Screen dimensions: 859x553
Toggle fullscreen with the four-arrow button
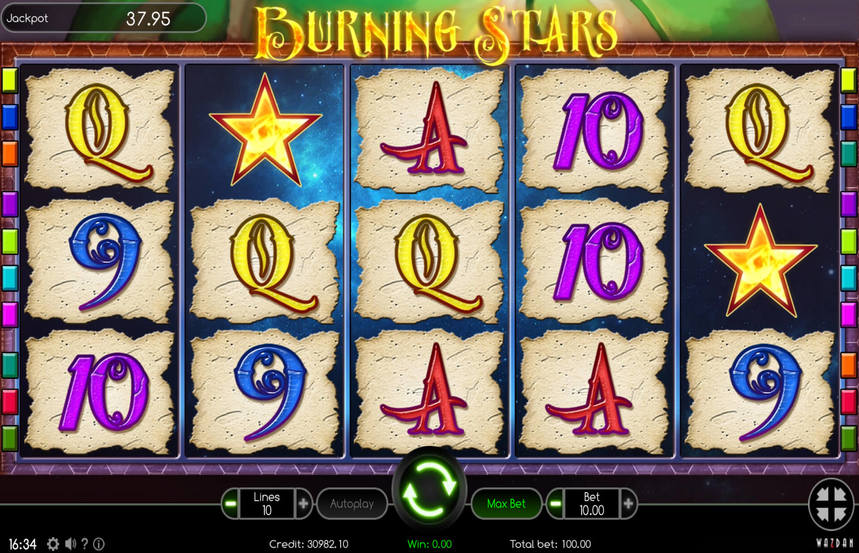point(830,503)
